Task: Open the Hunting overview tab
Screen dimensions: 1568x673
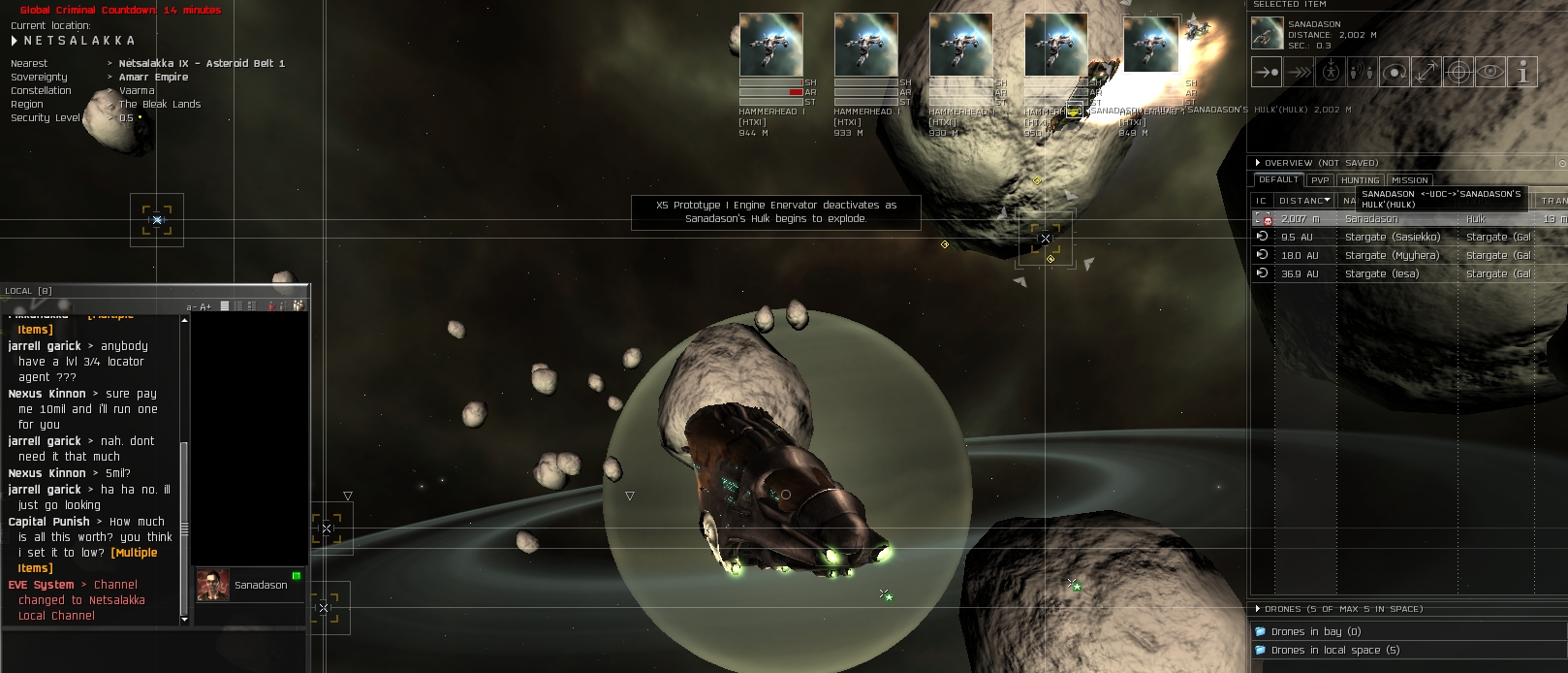Action: pos(1360,180)
